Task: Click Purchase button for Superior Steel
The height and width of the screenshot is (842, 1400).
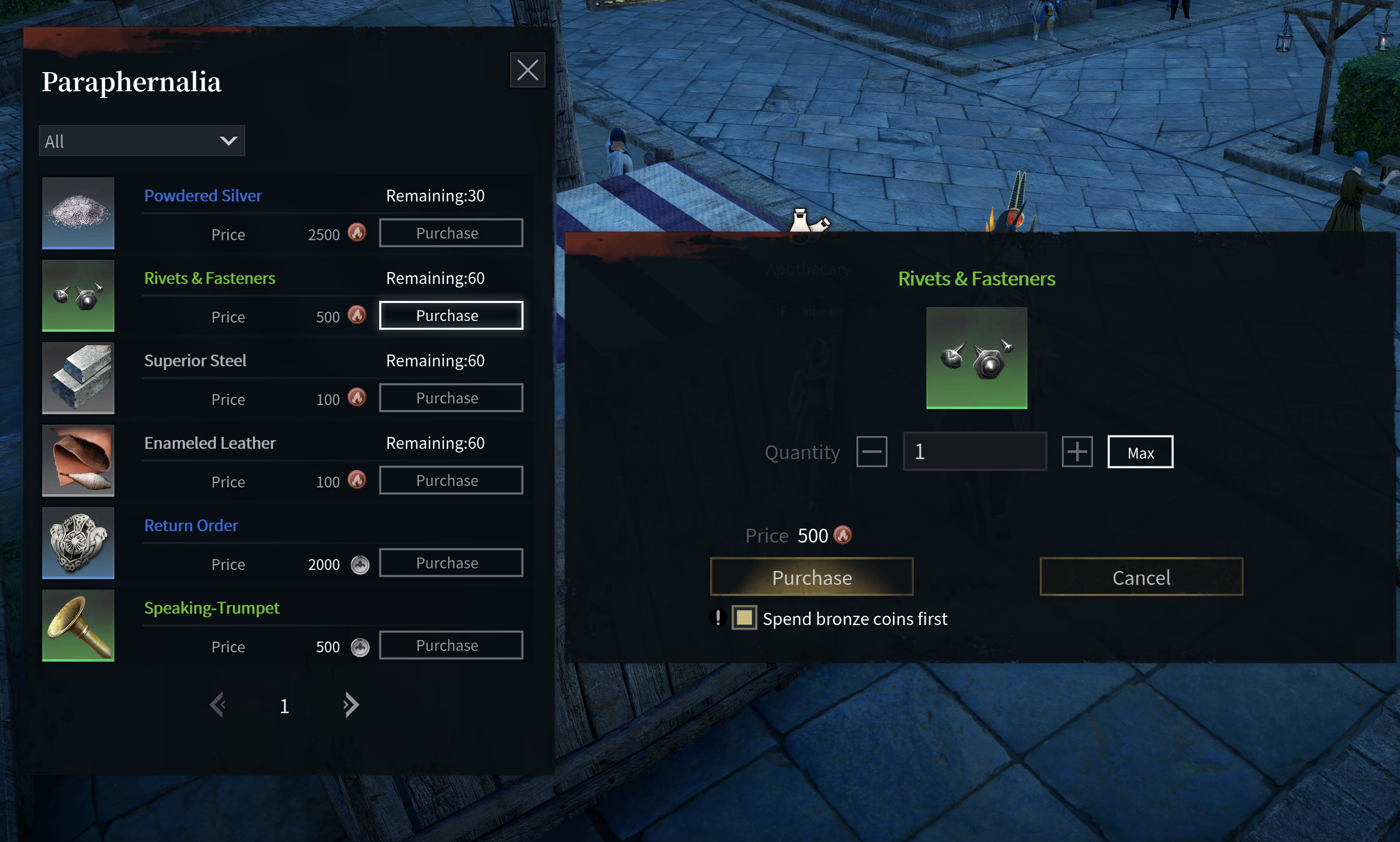Action: 450,398
